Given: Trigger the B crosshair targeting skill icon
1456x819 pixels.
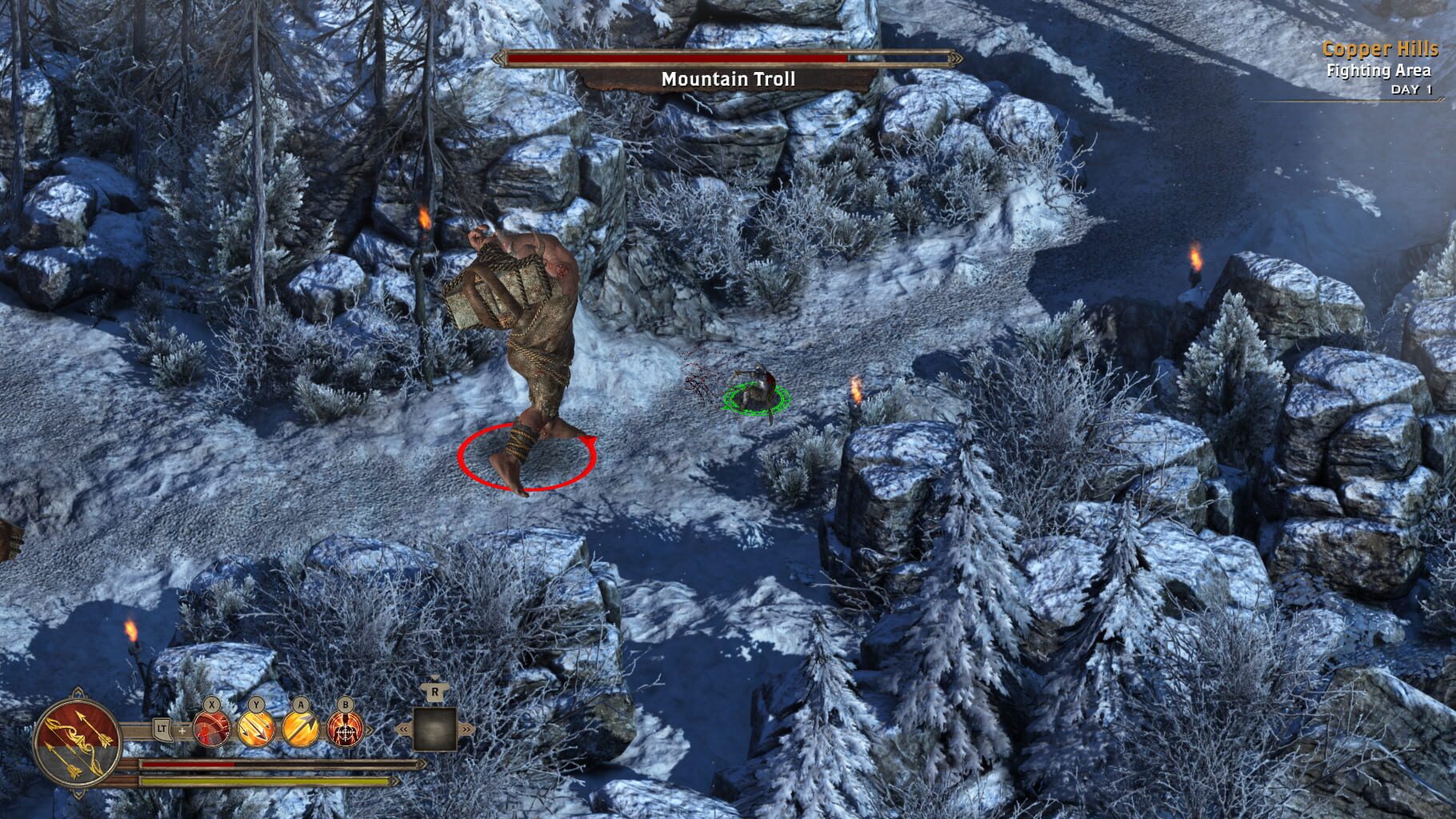Looking at the screenshot, I should [x=347, y=730].
